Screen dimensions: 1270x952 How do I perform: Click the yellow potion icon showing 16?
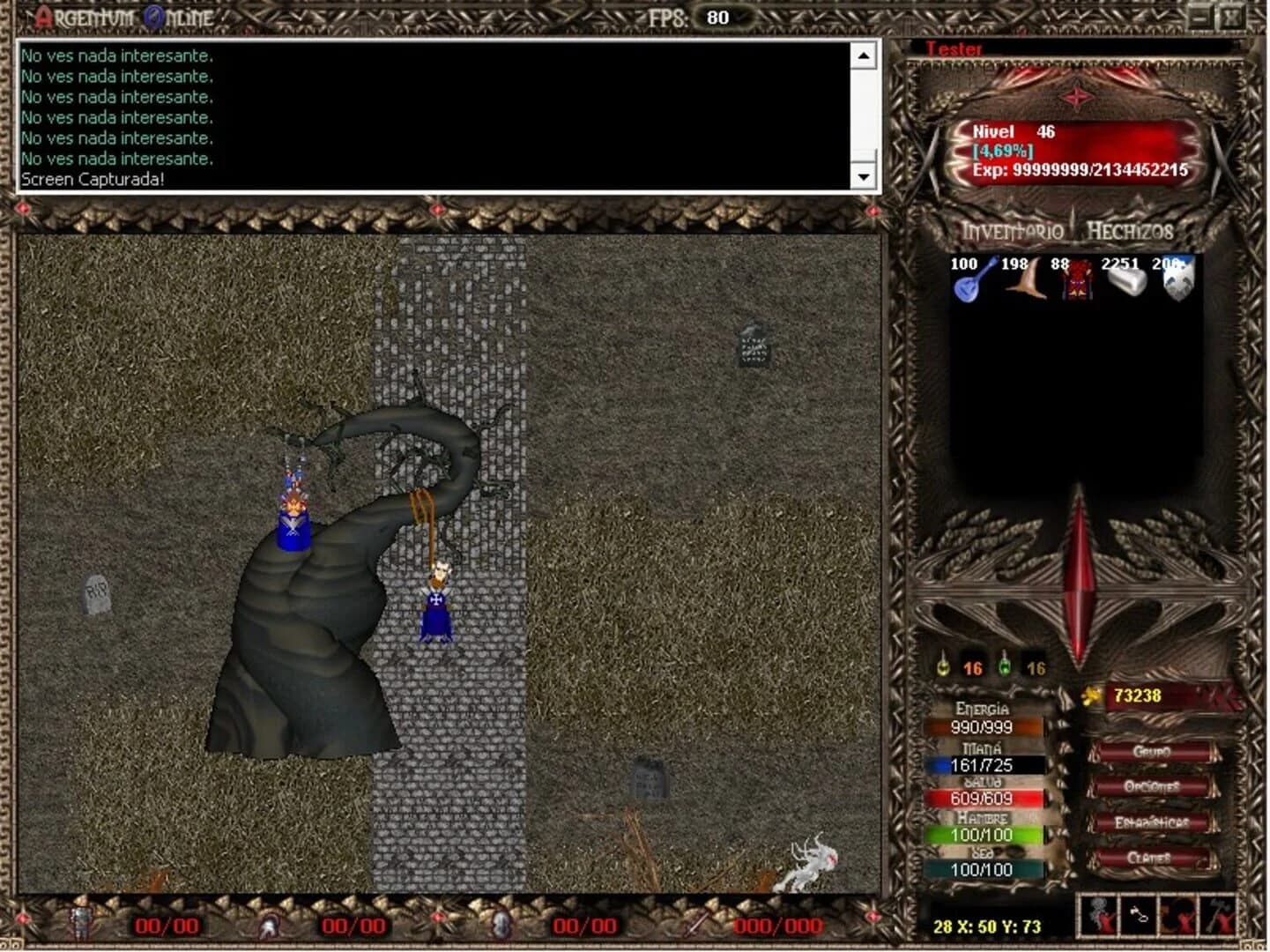click(943, 667)
